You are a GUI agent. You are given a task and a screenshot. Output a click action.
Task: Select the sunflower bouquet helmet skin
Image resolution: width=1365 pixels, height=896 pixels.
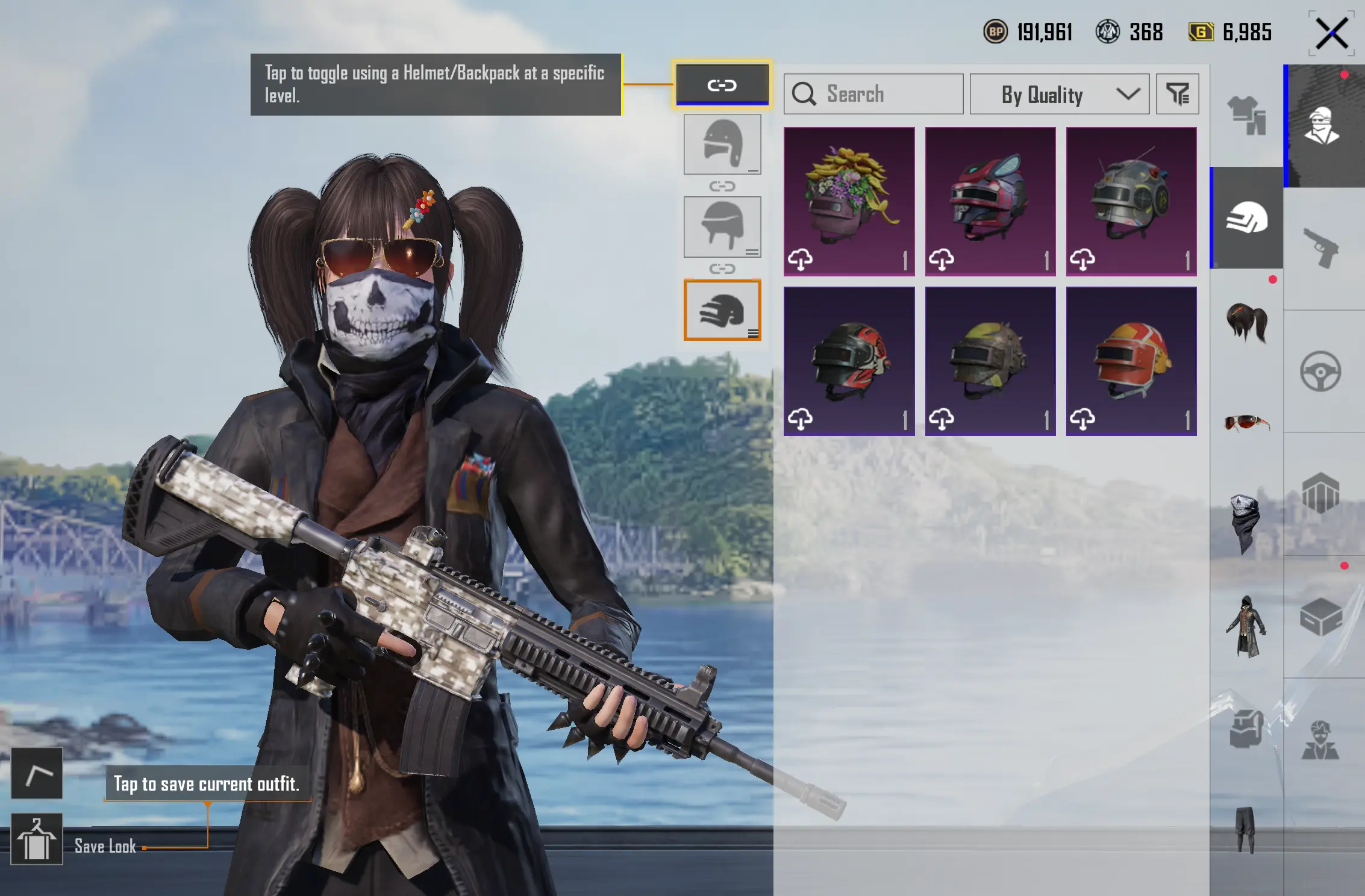tap(849, 201)
